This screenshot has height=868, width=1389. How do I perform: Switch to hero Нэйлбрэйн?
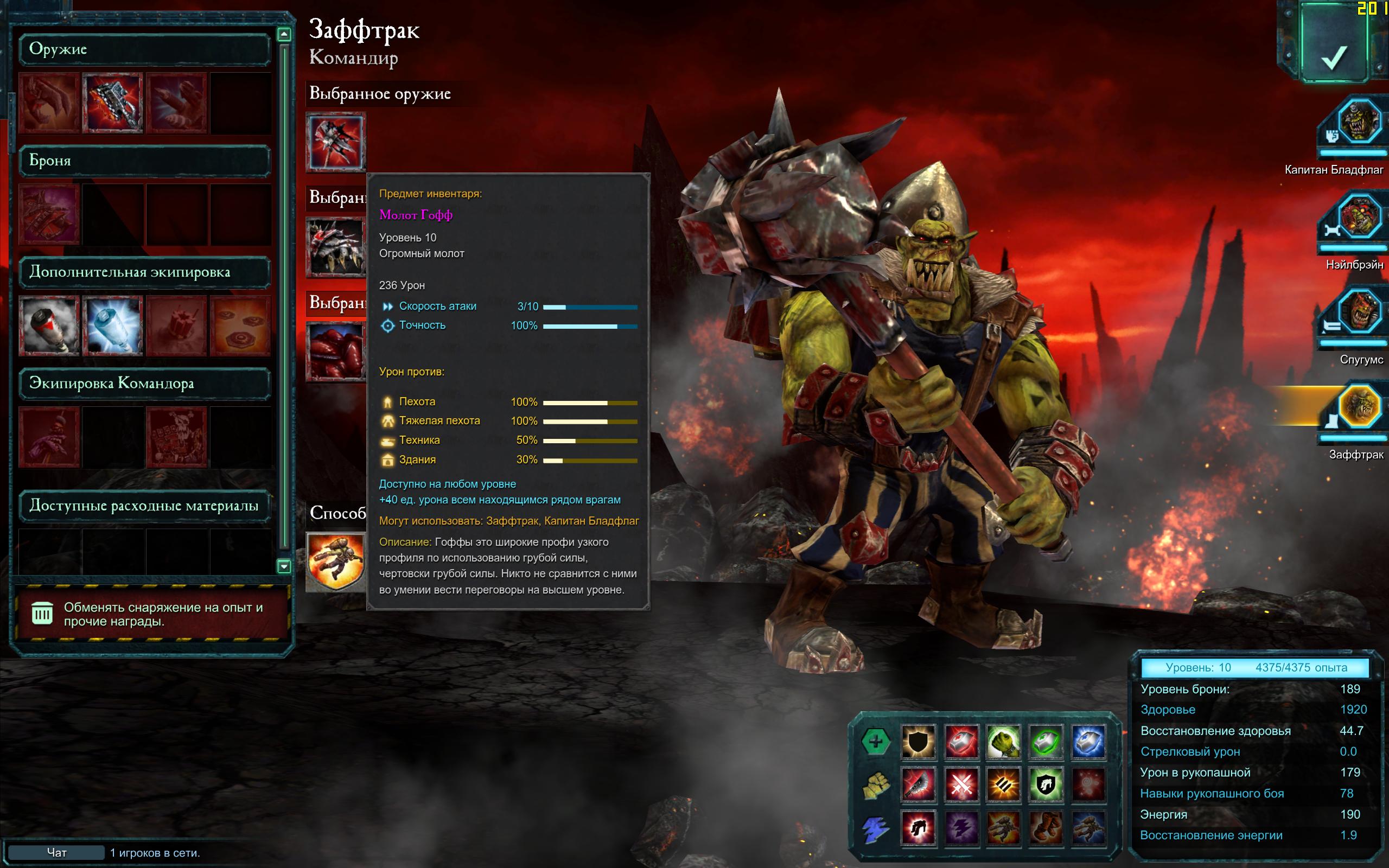click(x=1358, y=217)
